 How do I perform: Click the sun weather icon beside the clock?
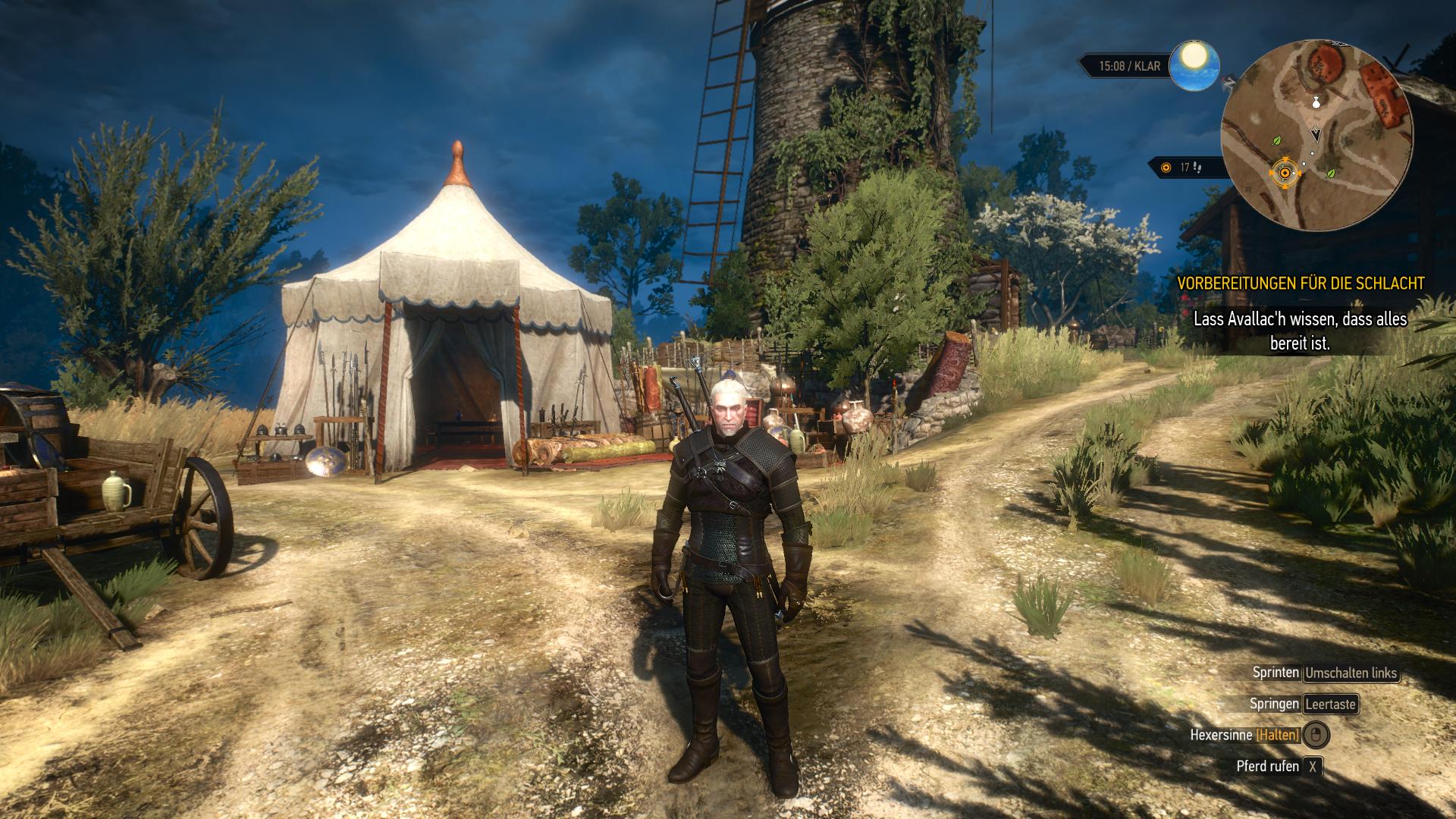(x=1194, y=65)
